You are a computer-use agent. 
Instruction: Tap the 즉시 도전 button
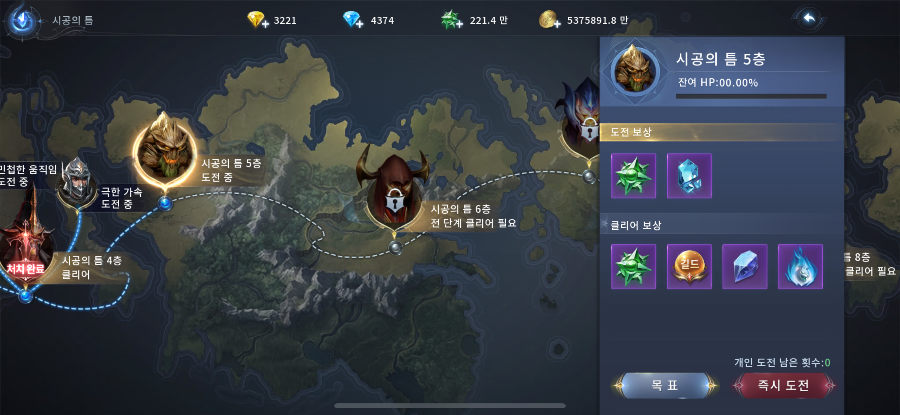pyautogui.click(x=785, y=385)
